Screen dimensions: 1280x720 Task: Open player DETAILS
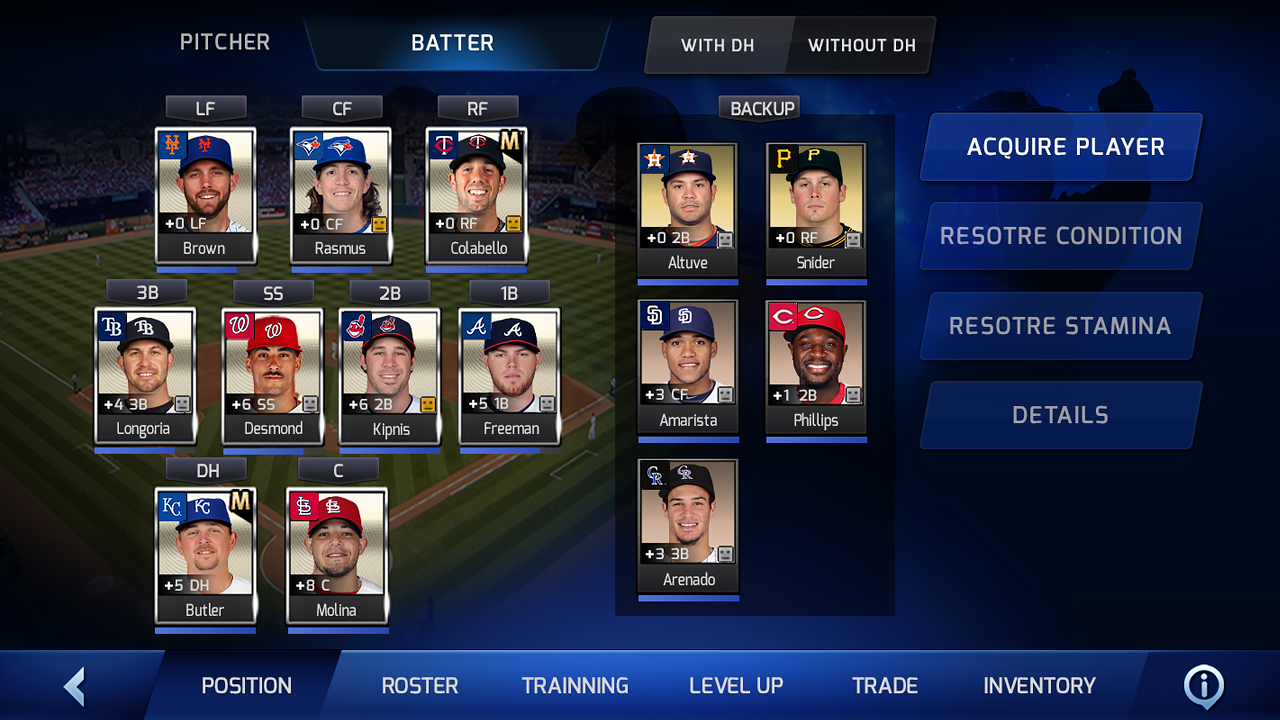[x=1060, y=414]
